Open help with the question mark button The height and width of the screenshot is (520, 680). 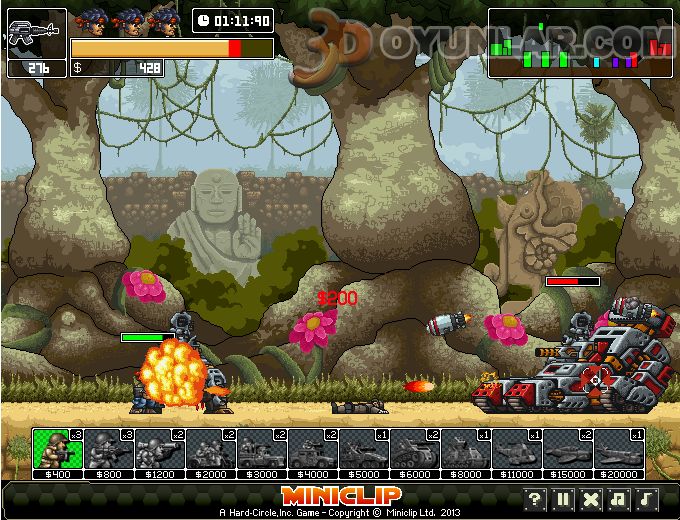click(535, 499)
